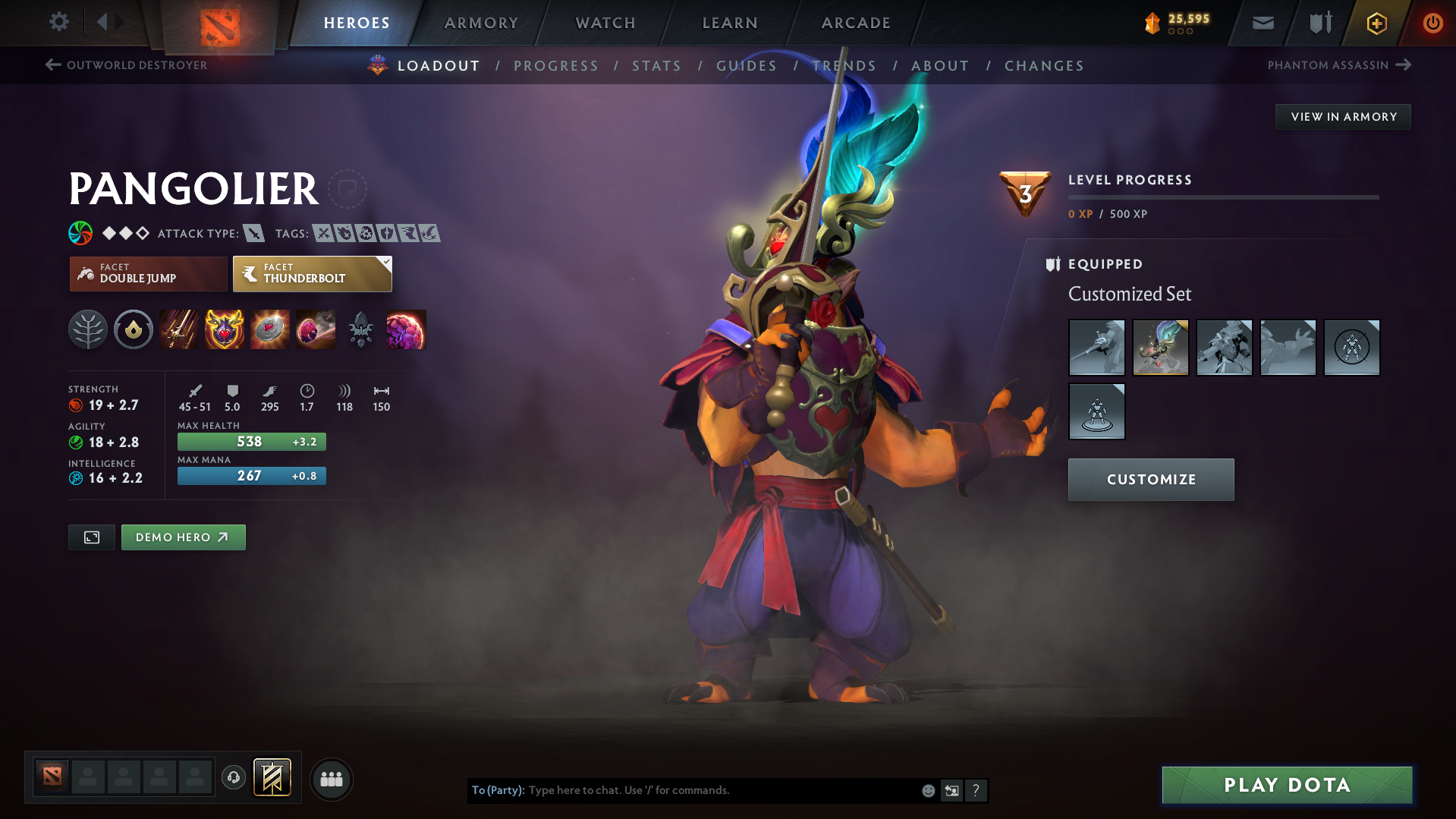Open the ARMORY menu
The image size is (1456, 819).
(481, 23)
